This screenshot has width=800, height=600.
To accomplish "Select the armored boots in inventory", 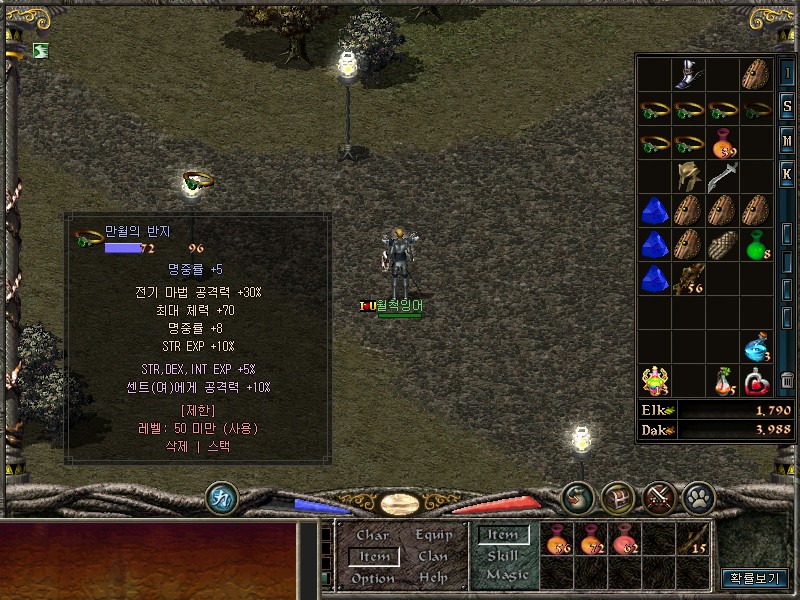I will [689, 74].
